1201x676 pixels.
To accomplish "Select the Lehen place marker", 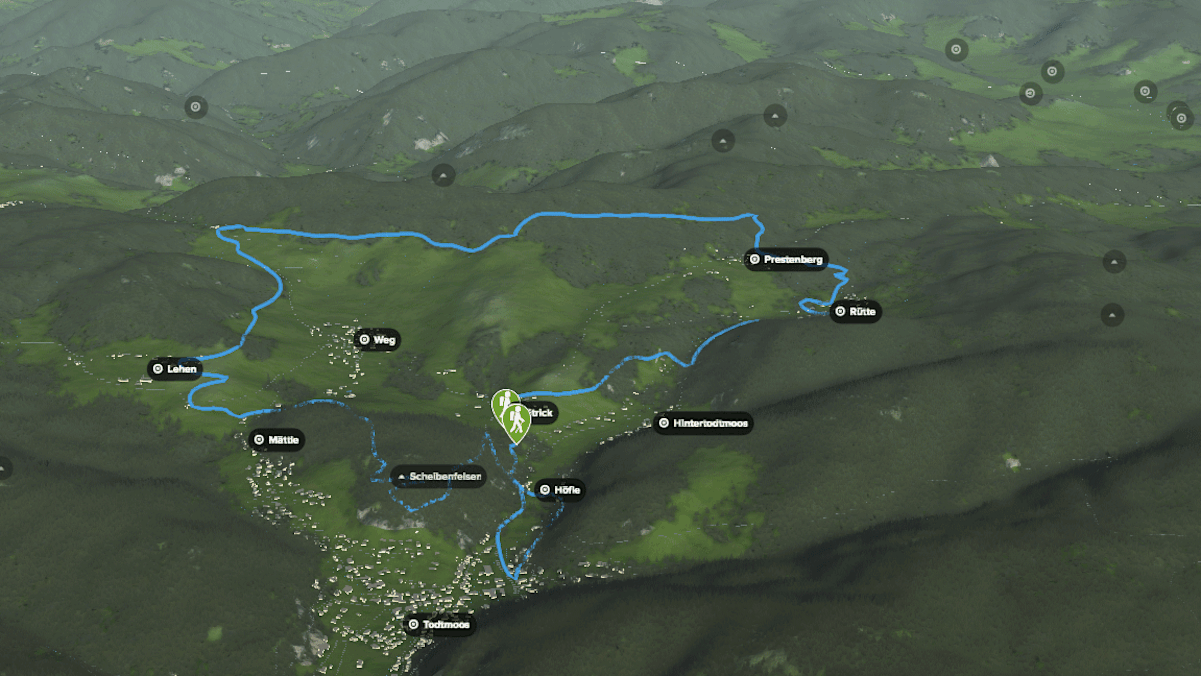I will (x=174, y=369).
